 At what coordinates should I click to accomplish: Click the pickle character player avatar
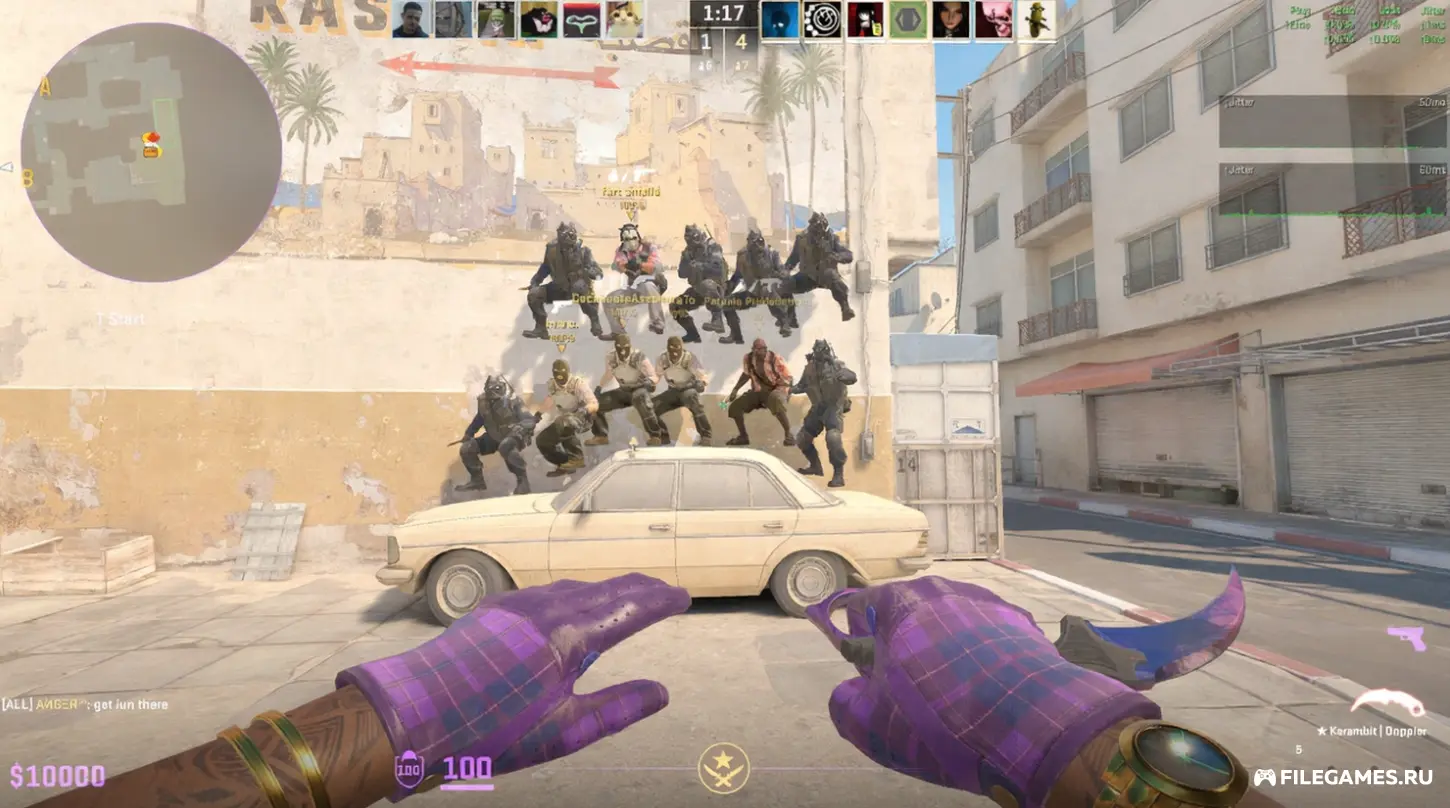click(1036, 19)
